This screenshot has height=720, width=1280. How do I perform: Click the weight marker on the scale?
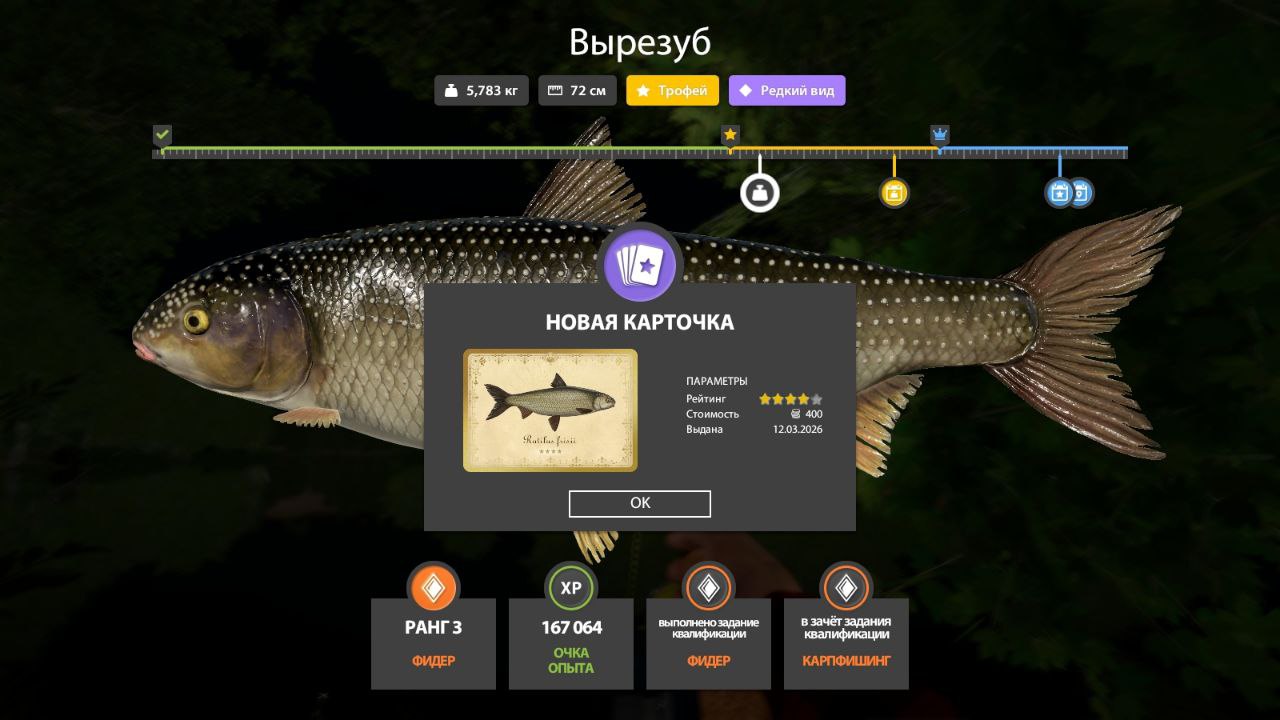pyautogui.click(x=760, y=192)
